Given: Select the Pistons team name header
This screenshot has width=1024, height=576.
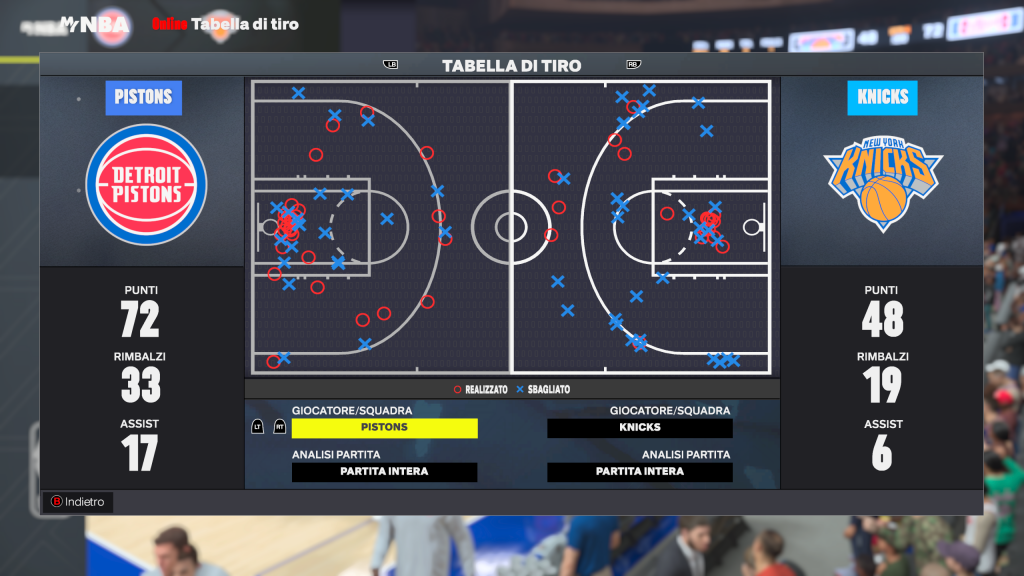Looking at the screenshot, I should (x=143, y=98).
